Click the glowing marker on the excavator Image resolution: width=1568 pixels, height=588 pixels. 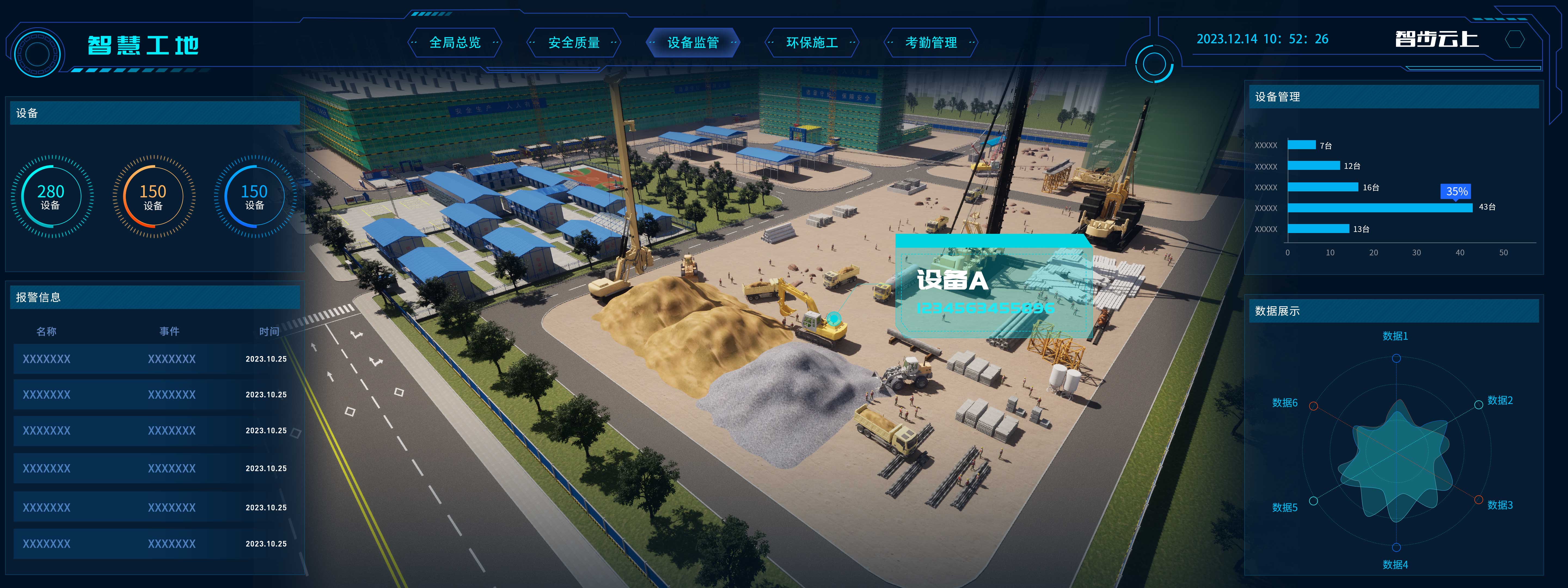(833, 317)
